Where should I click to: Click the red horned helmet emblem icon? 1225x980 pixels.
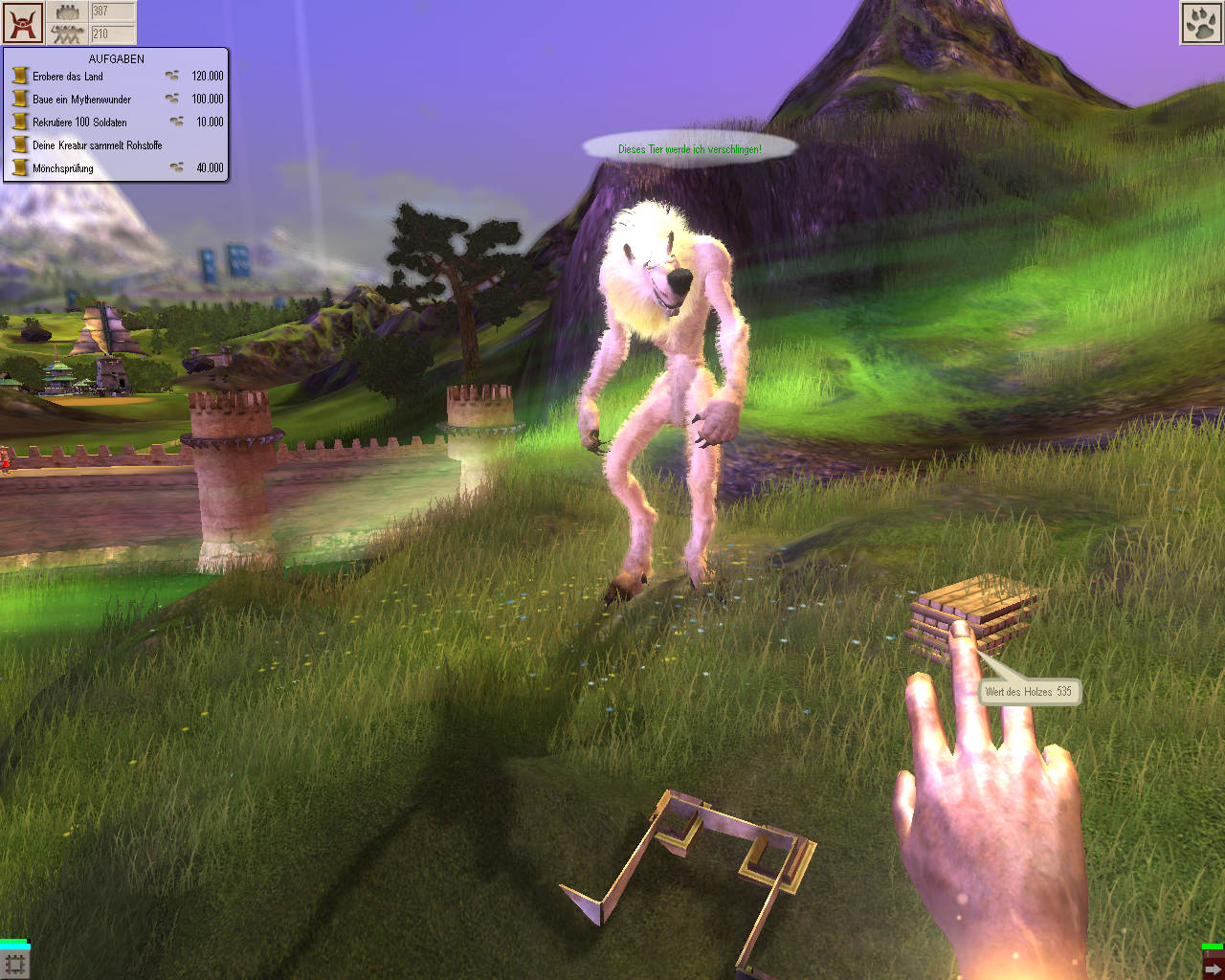pyautogui.click(x=22, y=22)
